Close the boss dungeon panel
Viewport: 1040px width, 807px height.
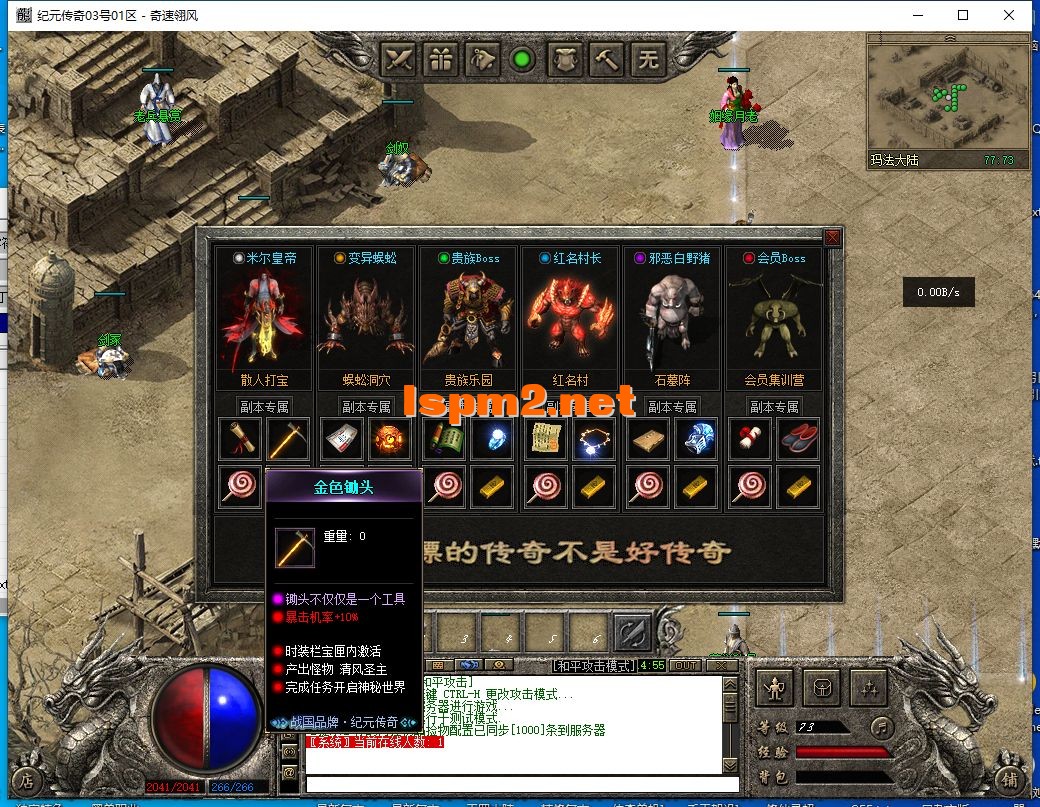tap(832, 237)
